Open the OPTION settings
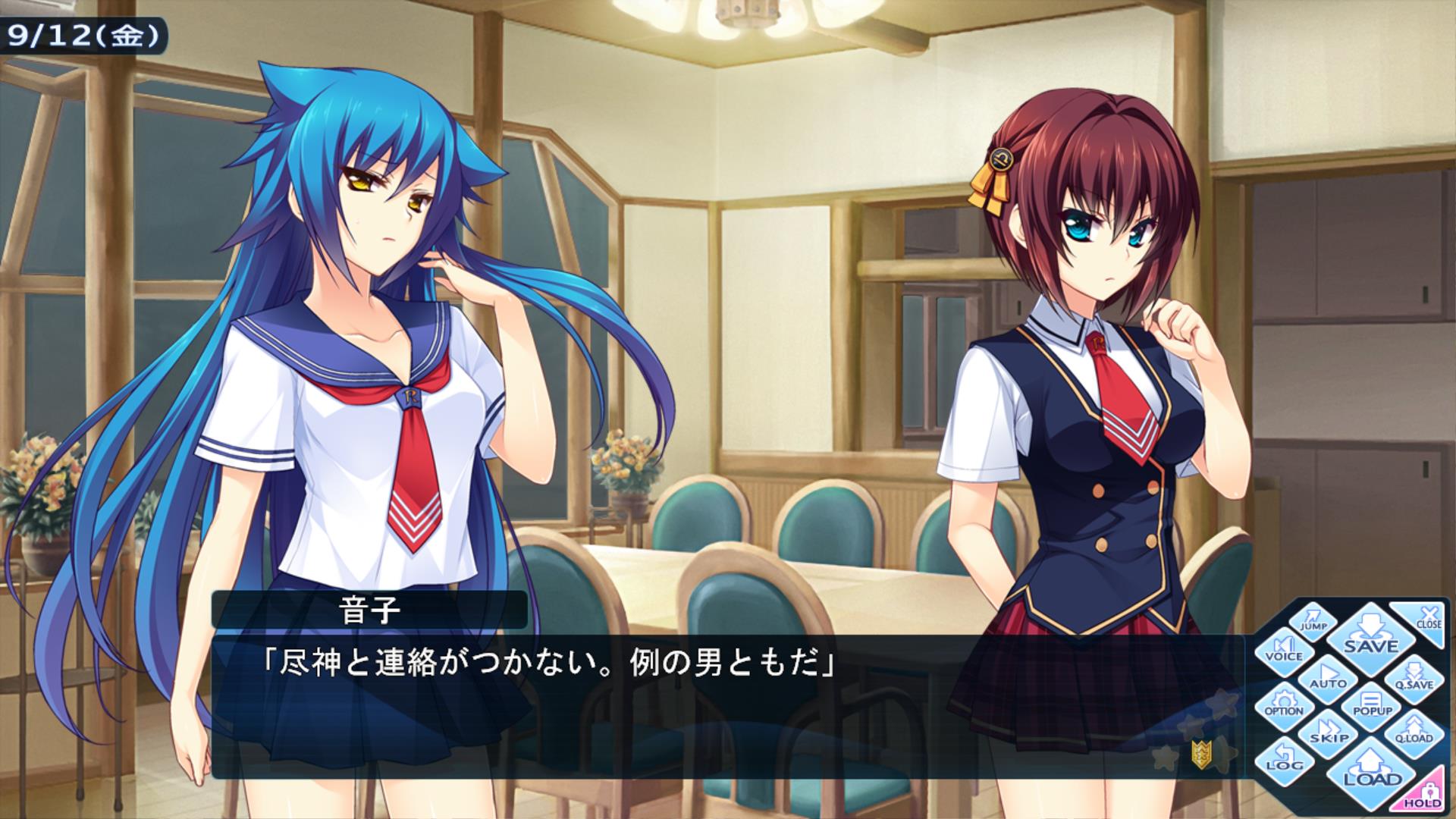This screenshot has height=819, width=1456. 1284,705
